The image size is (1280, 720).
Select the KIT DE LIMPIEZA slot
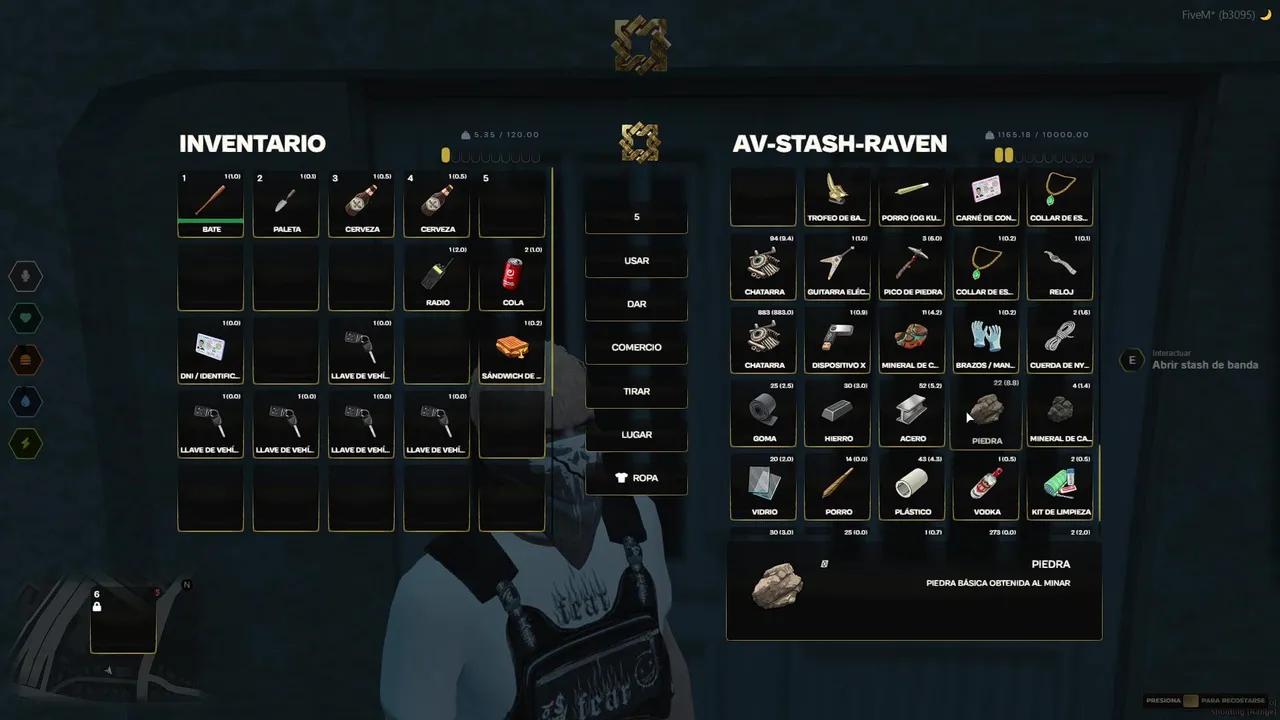pos(1060,487)
